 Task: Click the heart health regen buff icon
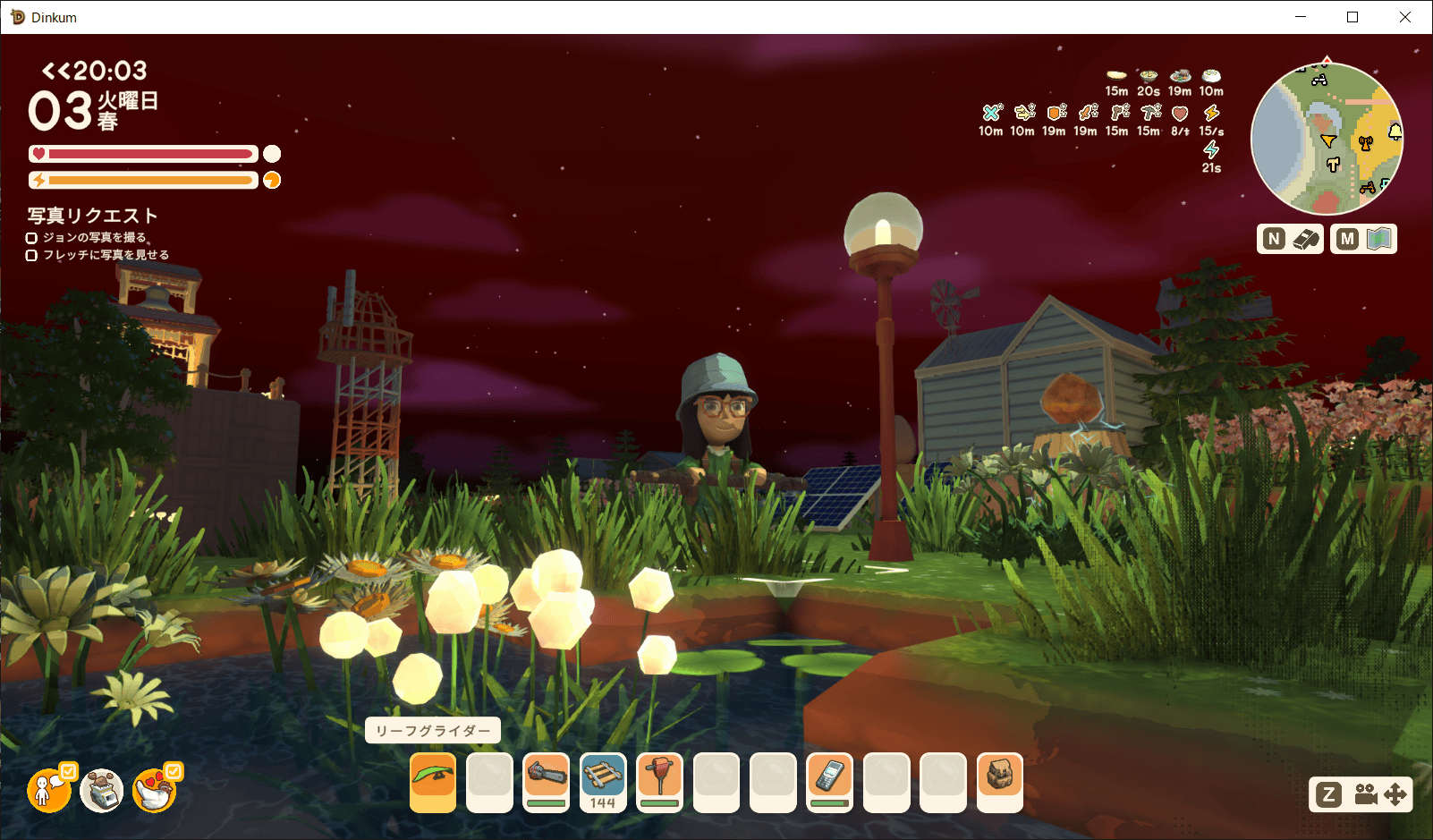click(1180, 114)
